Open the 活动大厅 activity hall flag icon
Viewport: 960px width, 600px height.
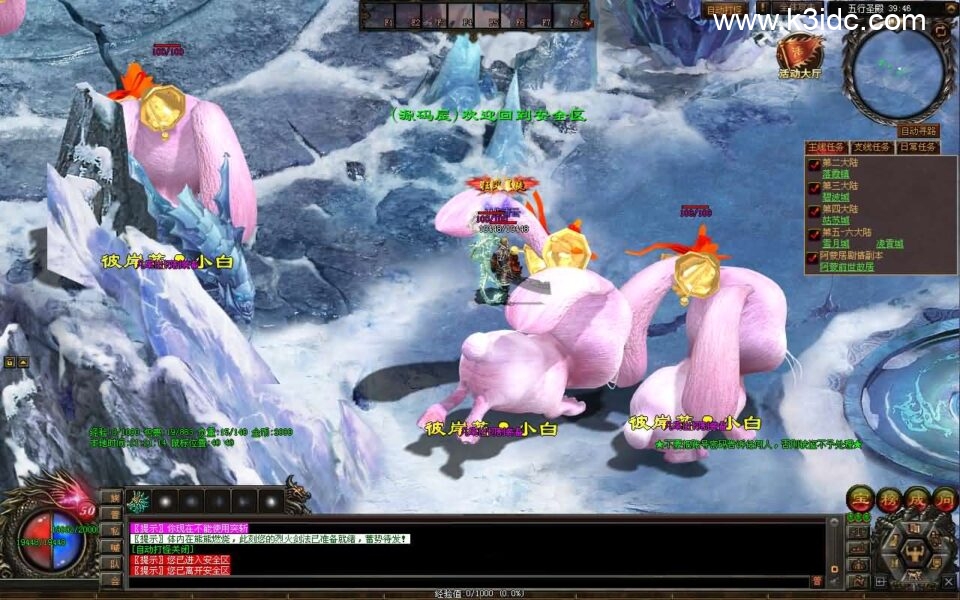pos(800,55)
